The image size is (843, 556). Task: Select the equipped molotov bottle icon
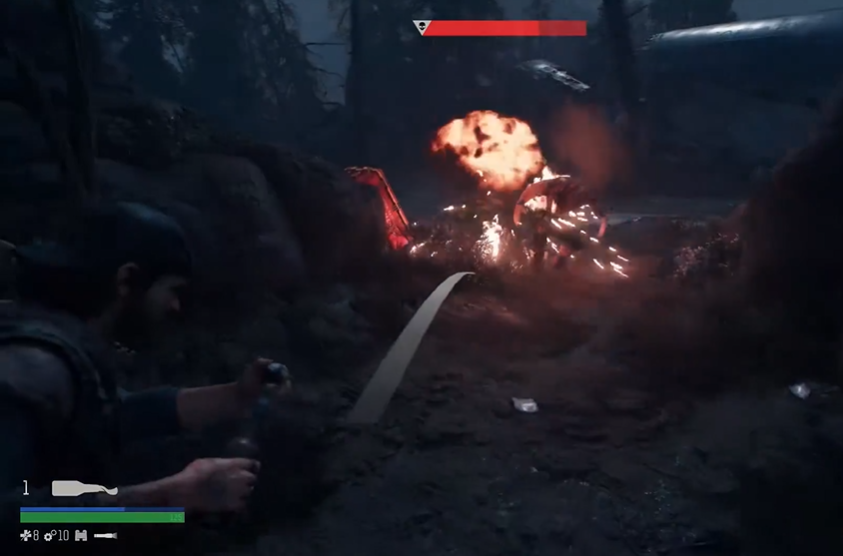coord(84,488)
